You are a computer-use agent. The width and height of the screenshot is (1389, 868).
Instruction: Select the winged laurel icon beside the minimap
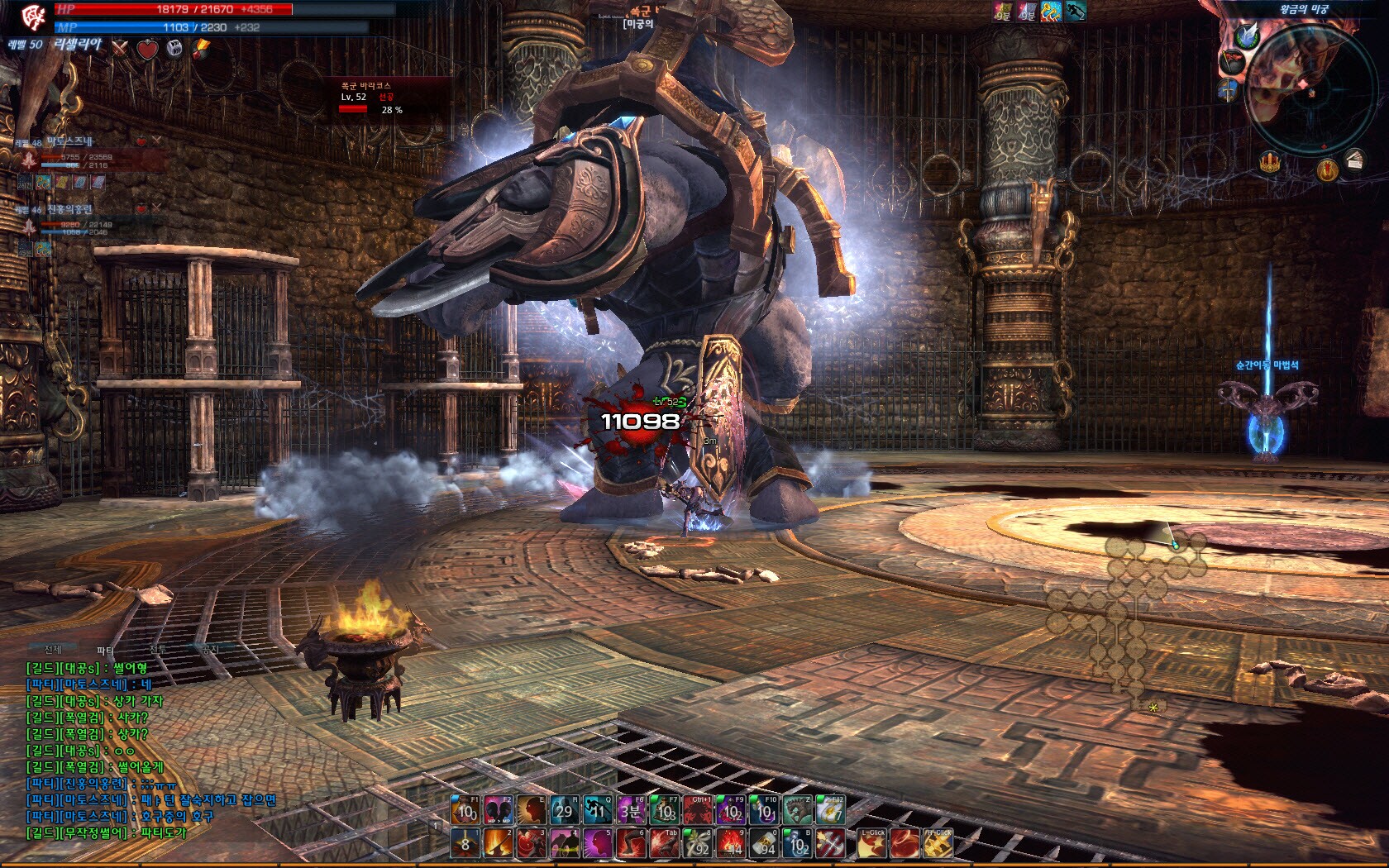[1247, 36]
